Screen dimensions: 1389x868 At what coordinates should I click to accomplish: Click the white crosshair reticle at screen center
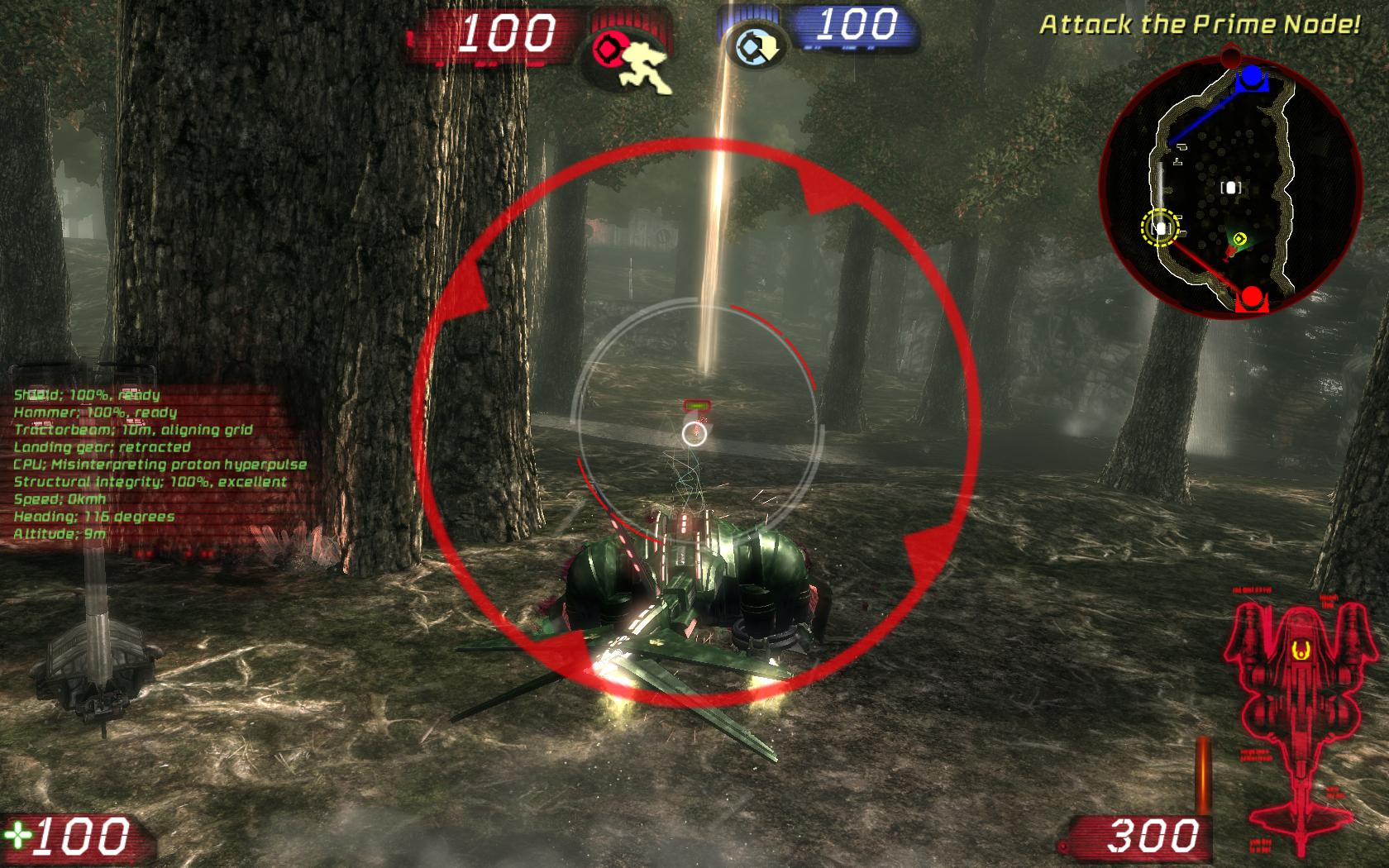[x=694, y=433]
